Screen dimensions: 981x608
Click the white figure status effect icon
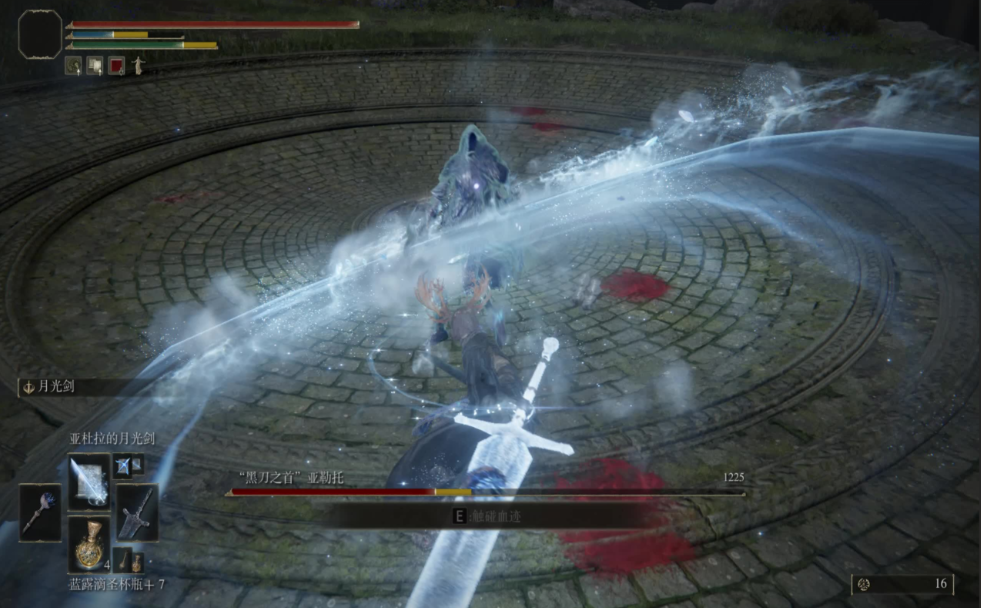pyautogui.click(x=137, y=66)
